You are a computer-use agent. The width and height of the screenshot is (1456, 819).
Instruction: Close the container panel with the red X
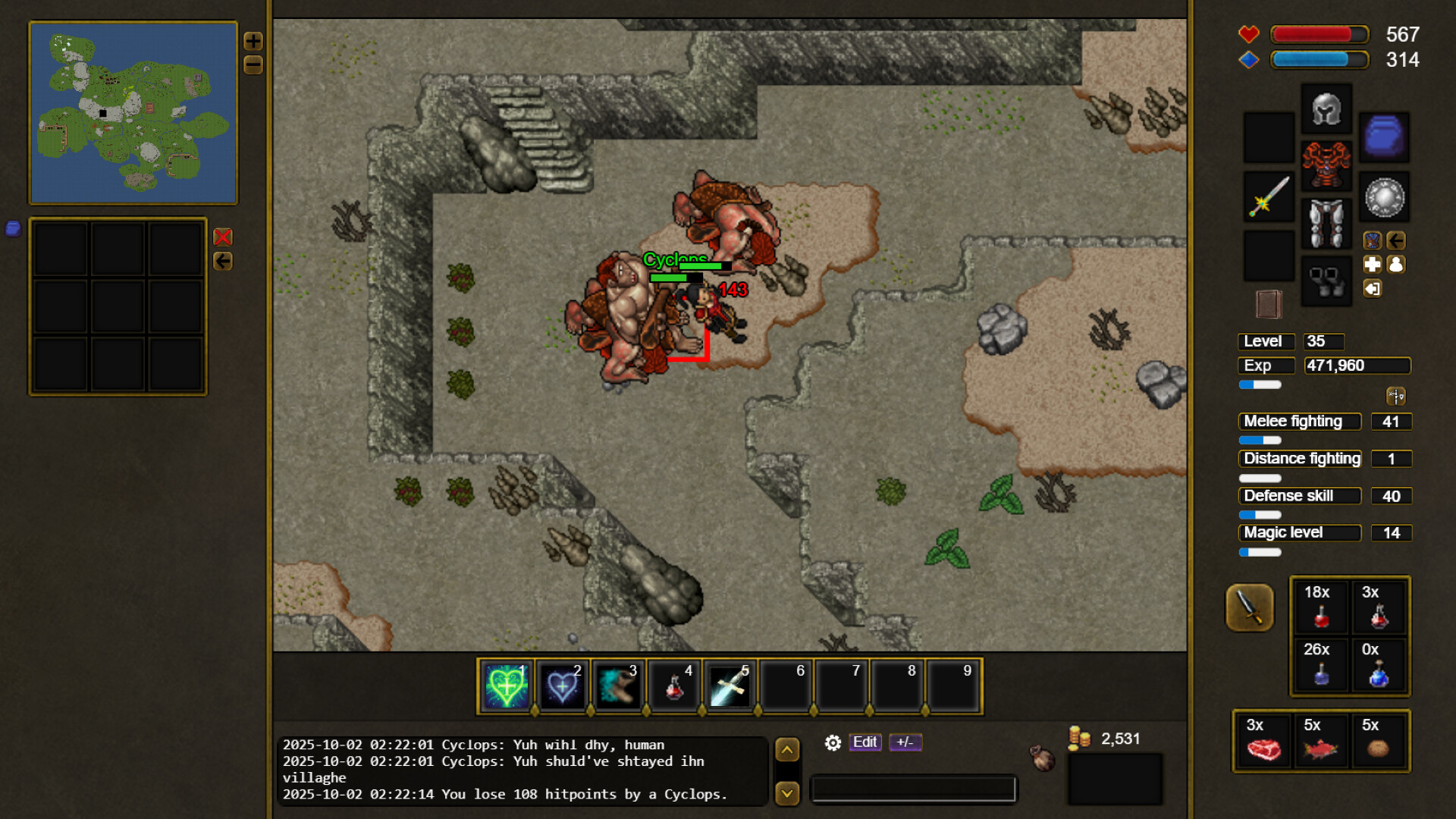(223, 237)
